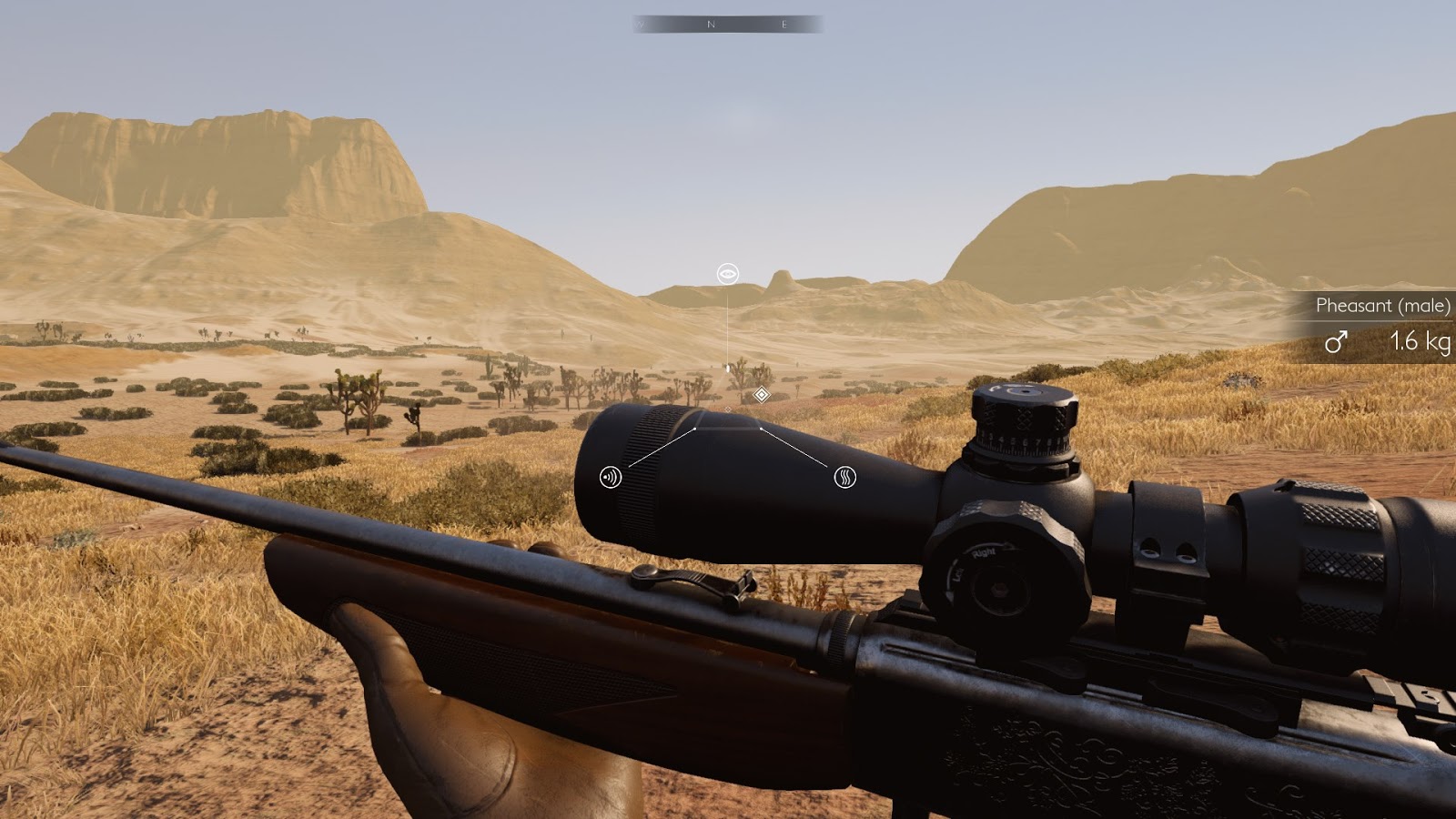Select the scent/wind indicator icon
Screen dimensions: 1456x819
[x=846, y=475]
